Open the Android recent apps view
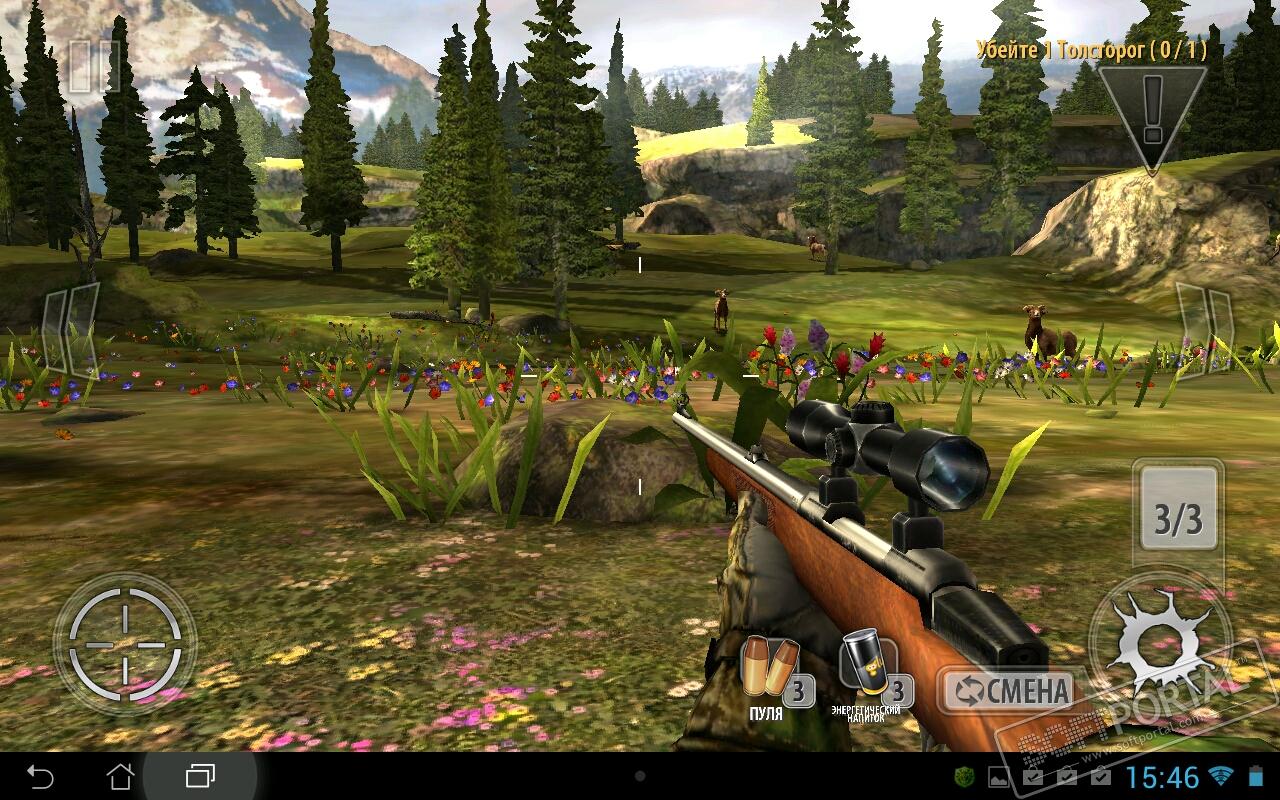This screenshot has width=1280, height=800. coord(200,776)
